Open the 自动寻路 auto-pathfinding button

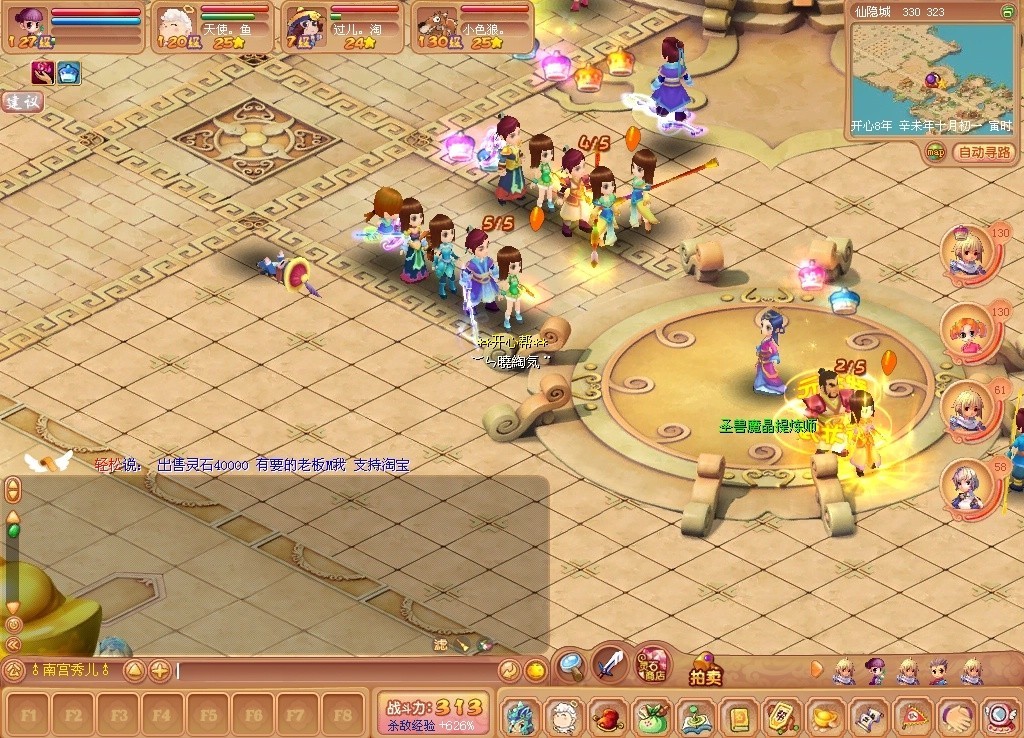984,152
